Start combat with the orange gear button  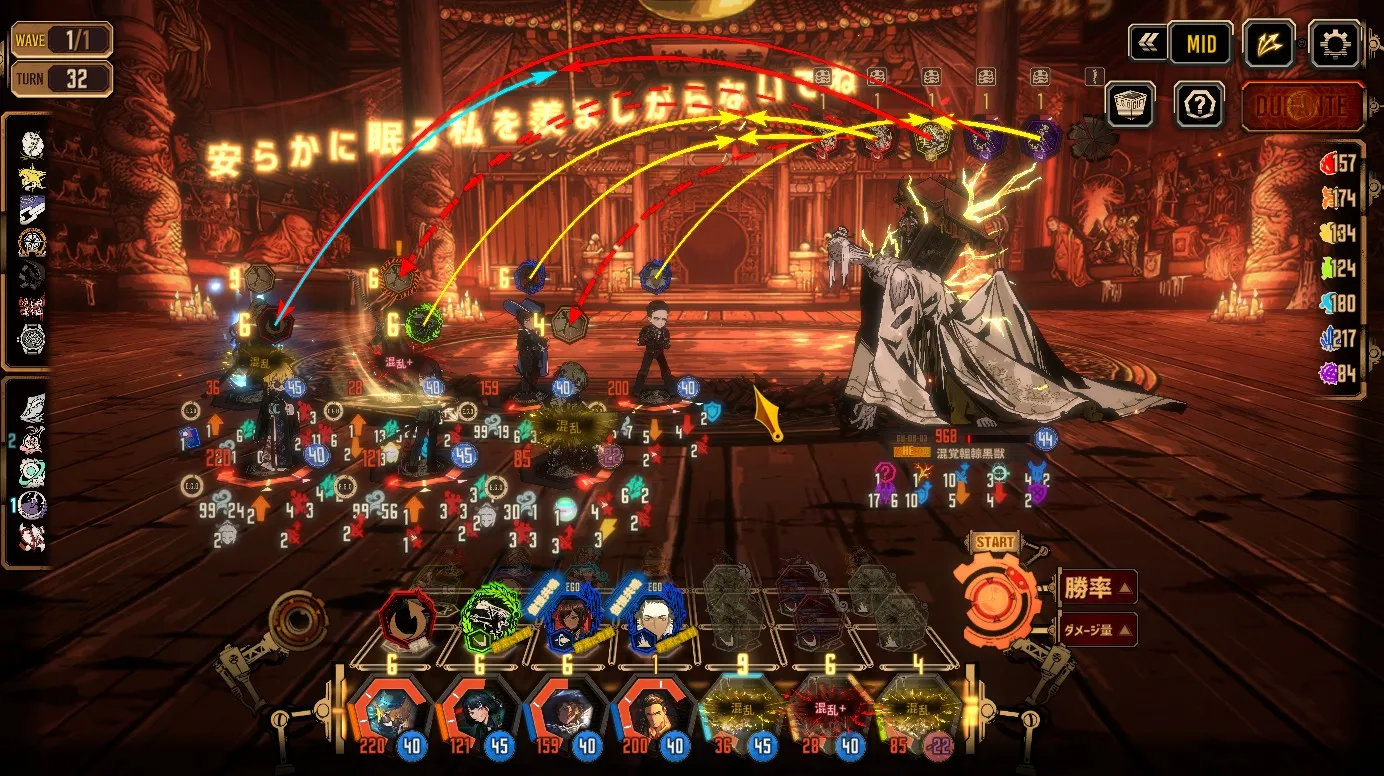coord(996,599)
